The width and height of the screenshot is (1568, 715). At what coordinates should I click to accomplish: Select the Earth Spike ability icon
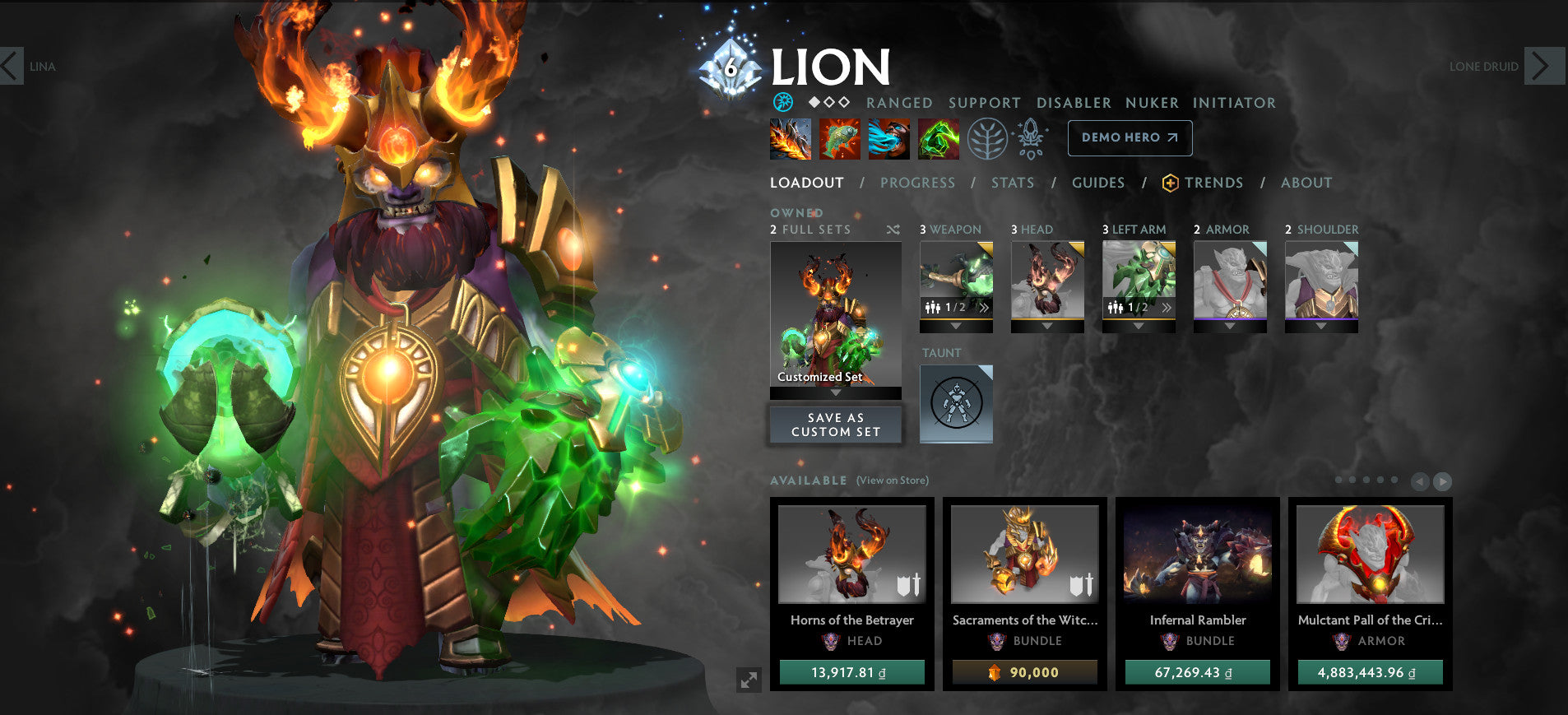click(x=790, y=139)
